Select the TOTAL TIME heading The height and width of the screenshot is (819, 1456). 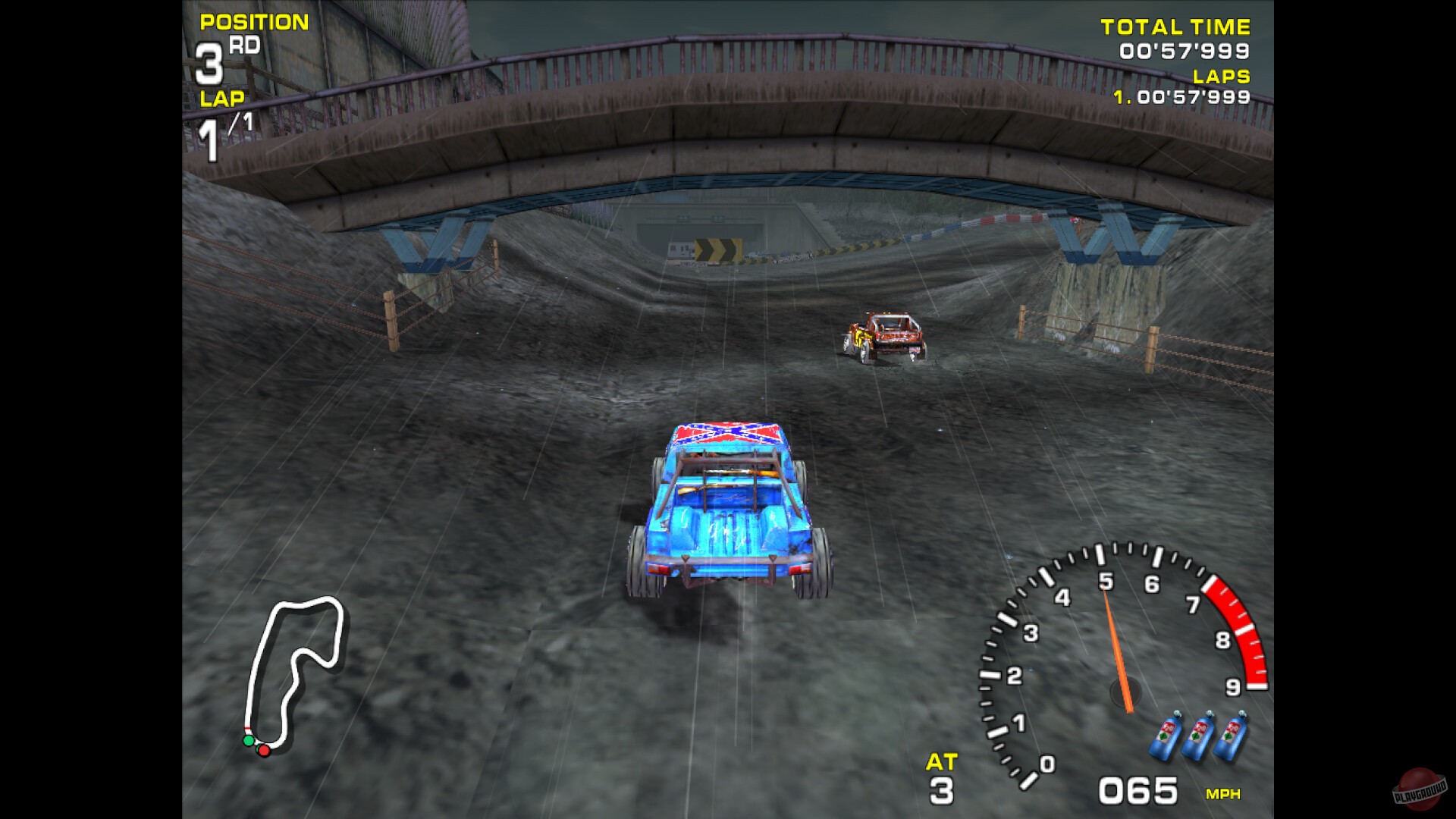tap(1175, 27)
